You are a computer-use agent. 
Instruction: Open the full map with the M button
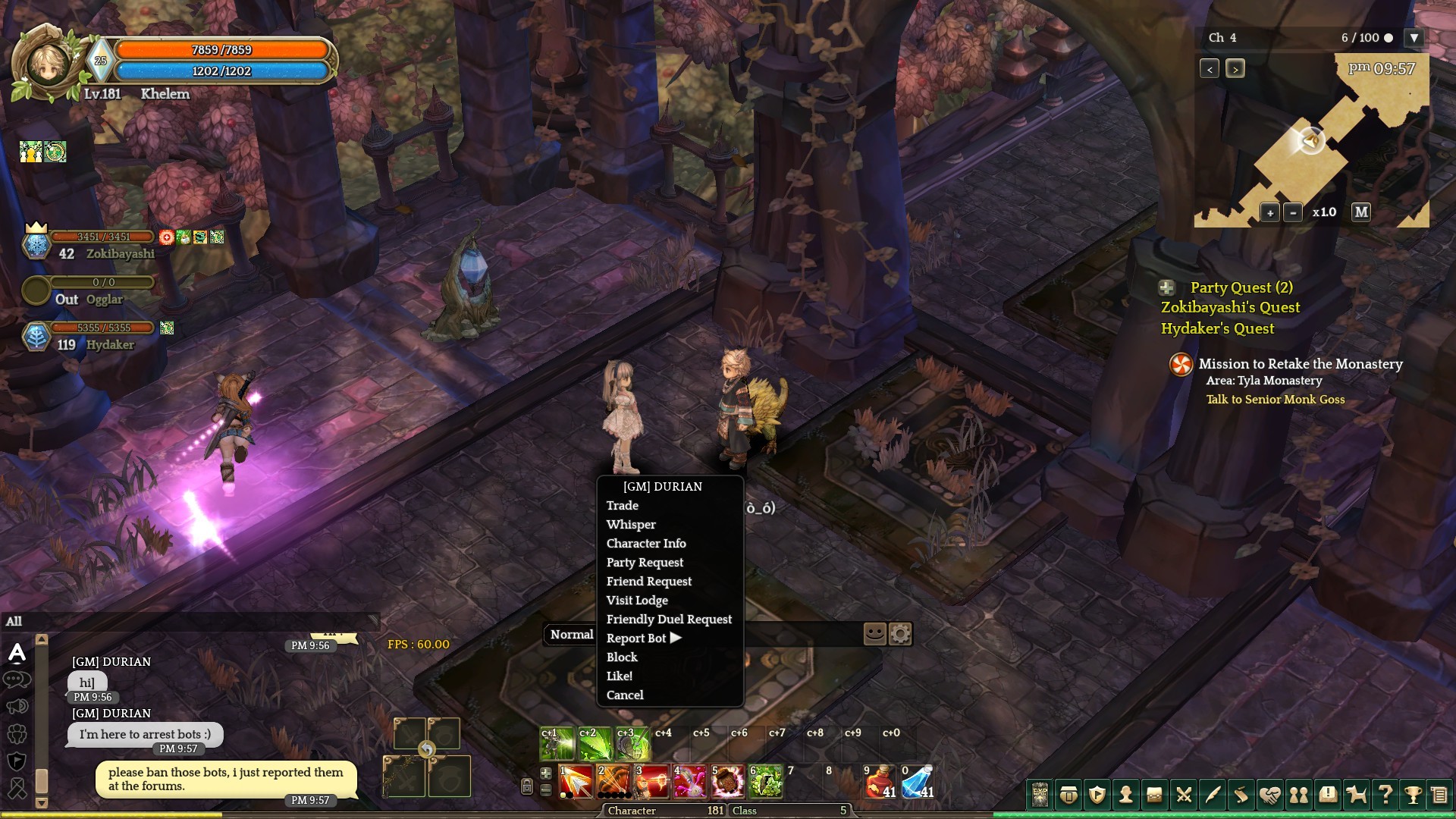(x=1361, y=212)
